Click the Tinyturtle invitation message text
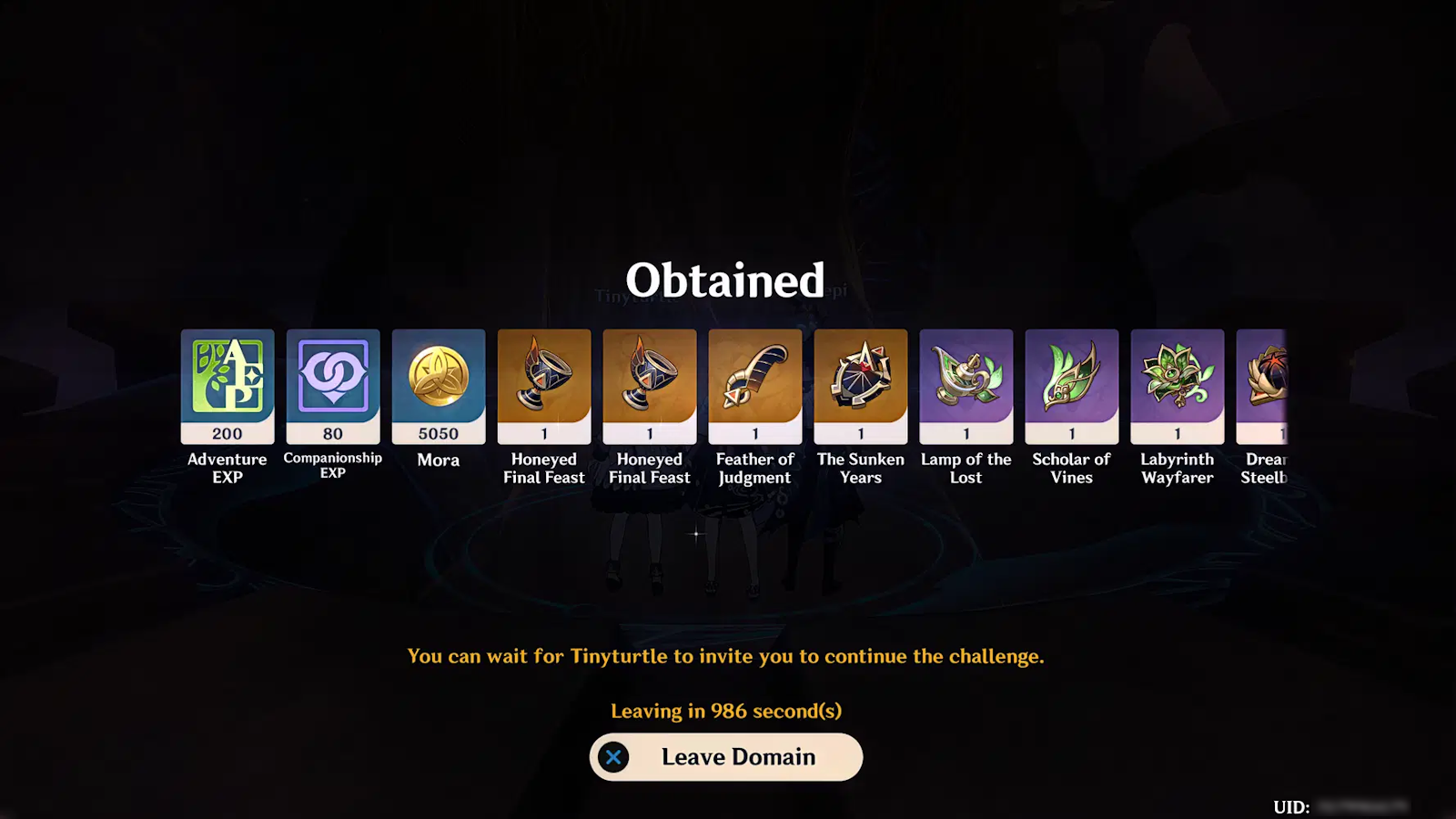 pyautogui.click(x=727, y=655)
